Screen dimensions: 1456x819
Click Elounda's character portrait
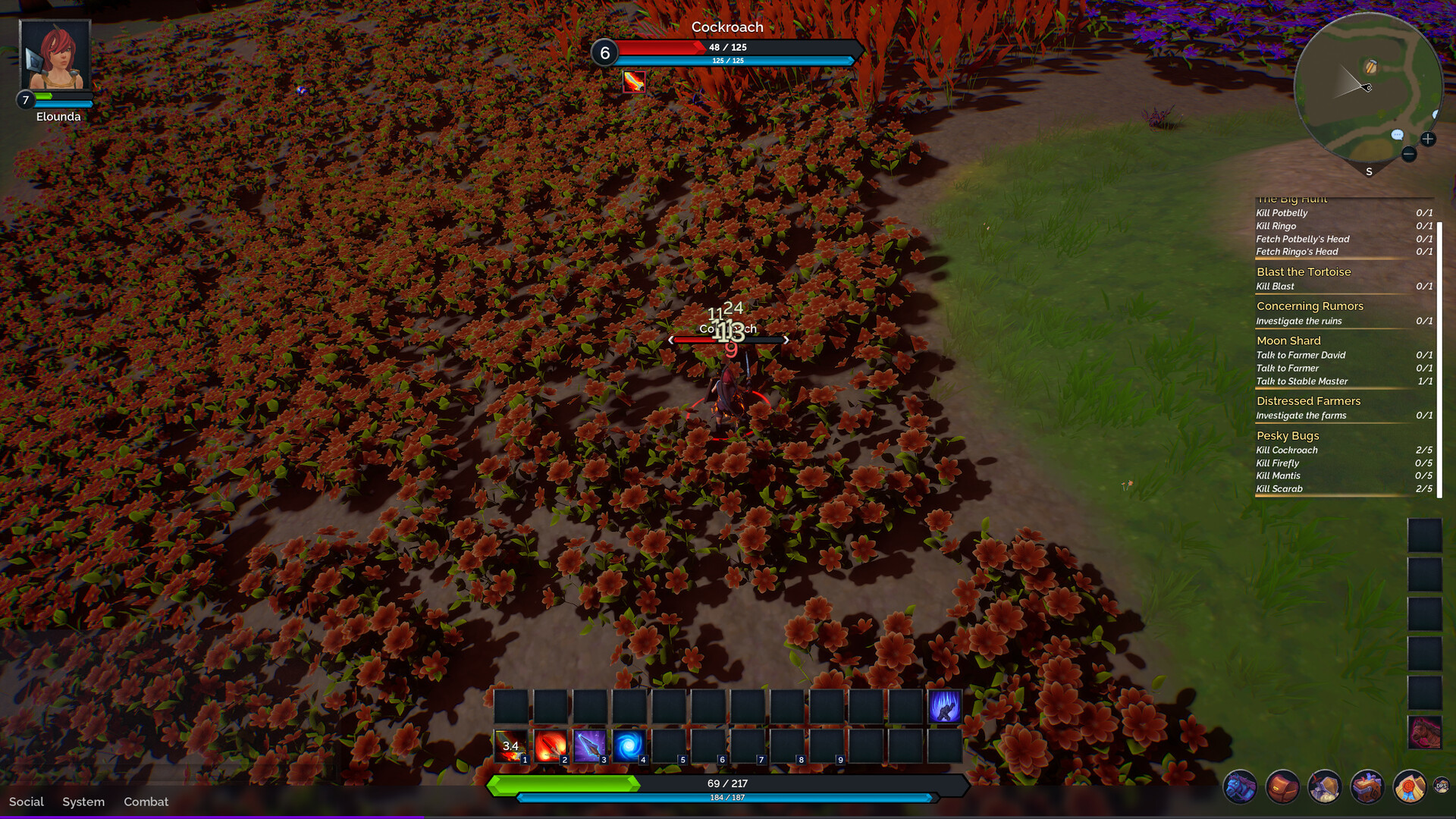point(55,55)
